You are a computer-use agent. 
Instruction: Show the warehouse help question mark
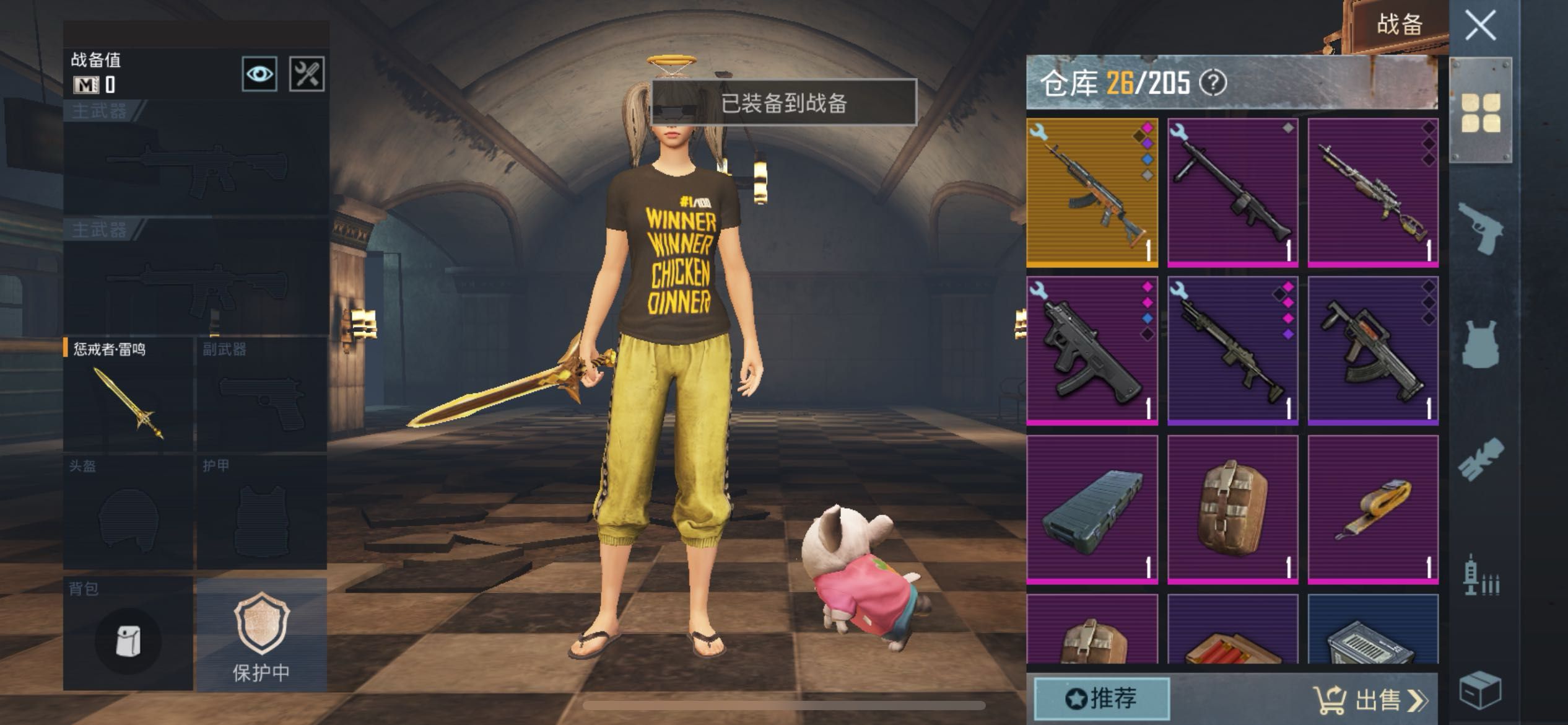(1213, 83)
